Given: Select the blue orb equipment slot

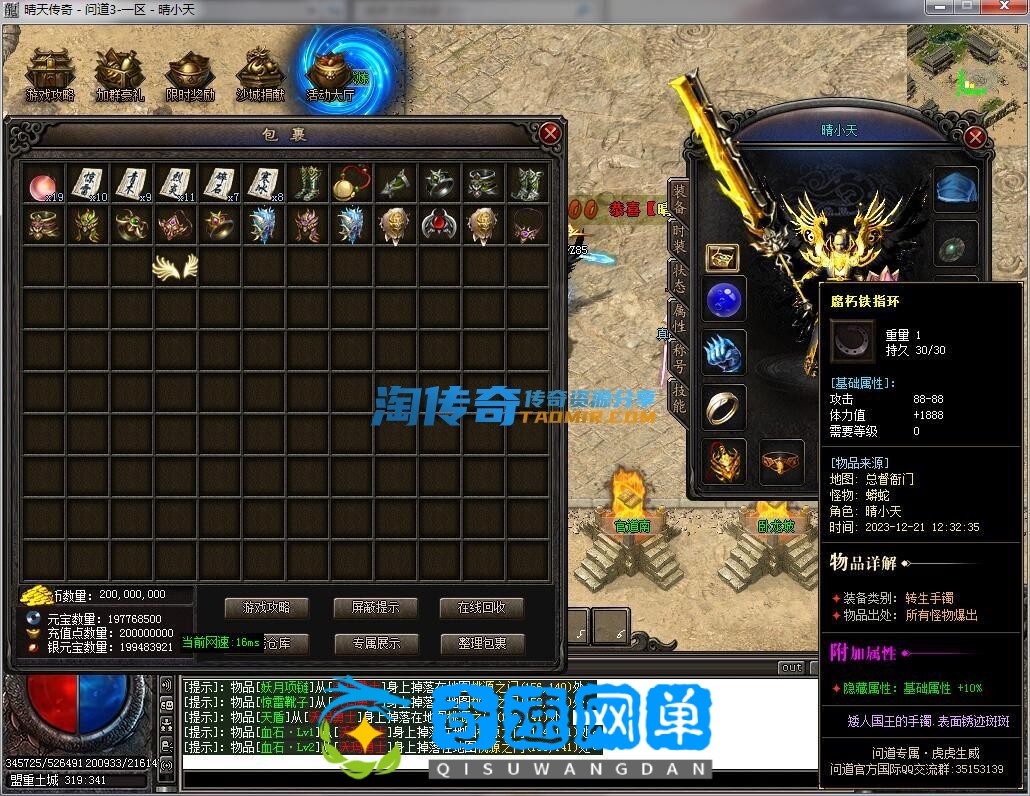Looking at the screenshot, I should point(723,299).
